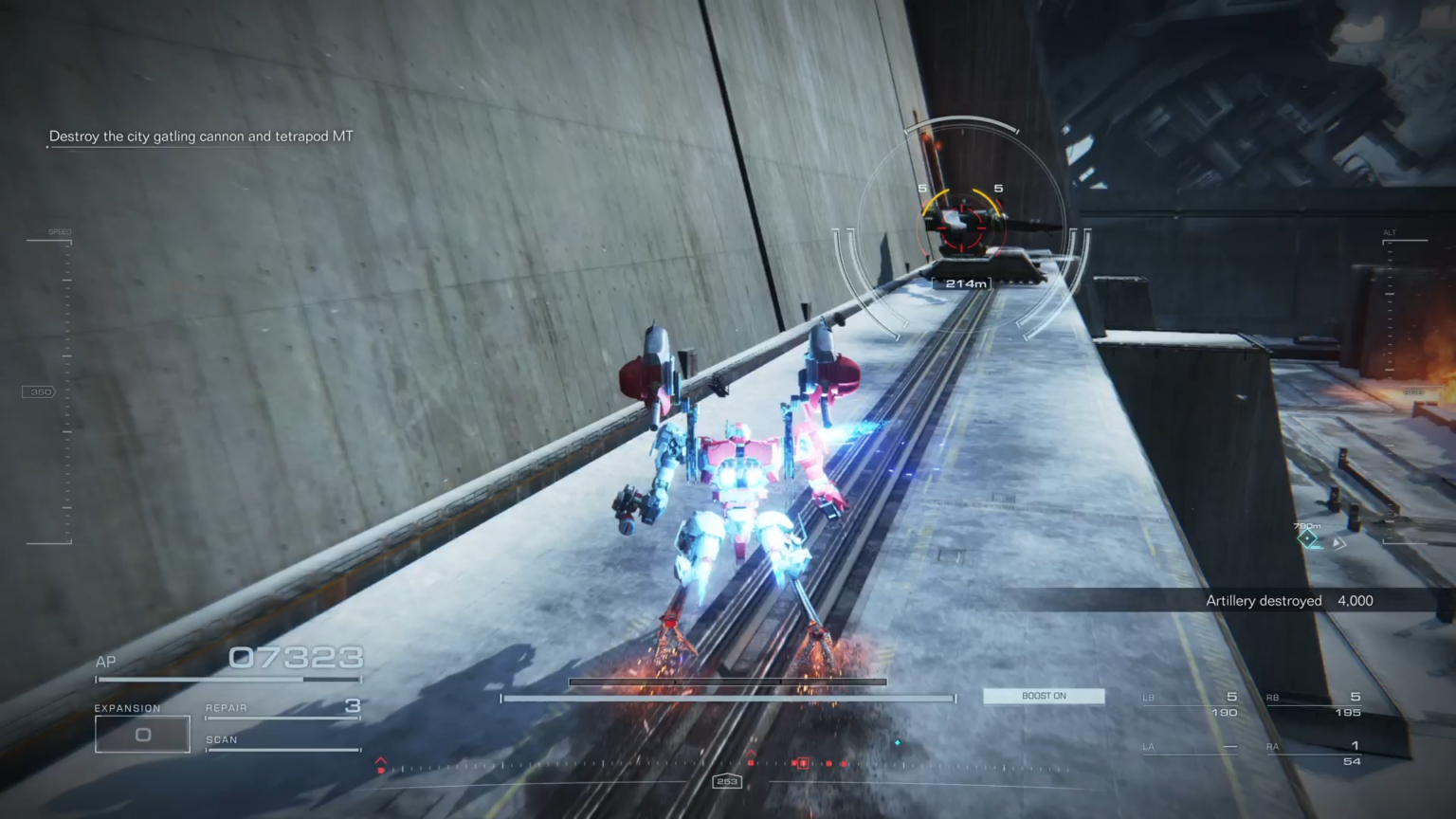This screenshot has height=819, width=1456.
Task: Use the Repair kit slot
Action: [x=282, y=708]
